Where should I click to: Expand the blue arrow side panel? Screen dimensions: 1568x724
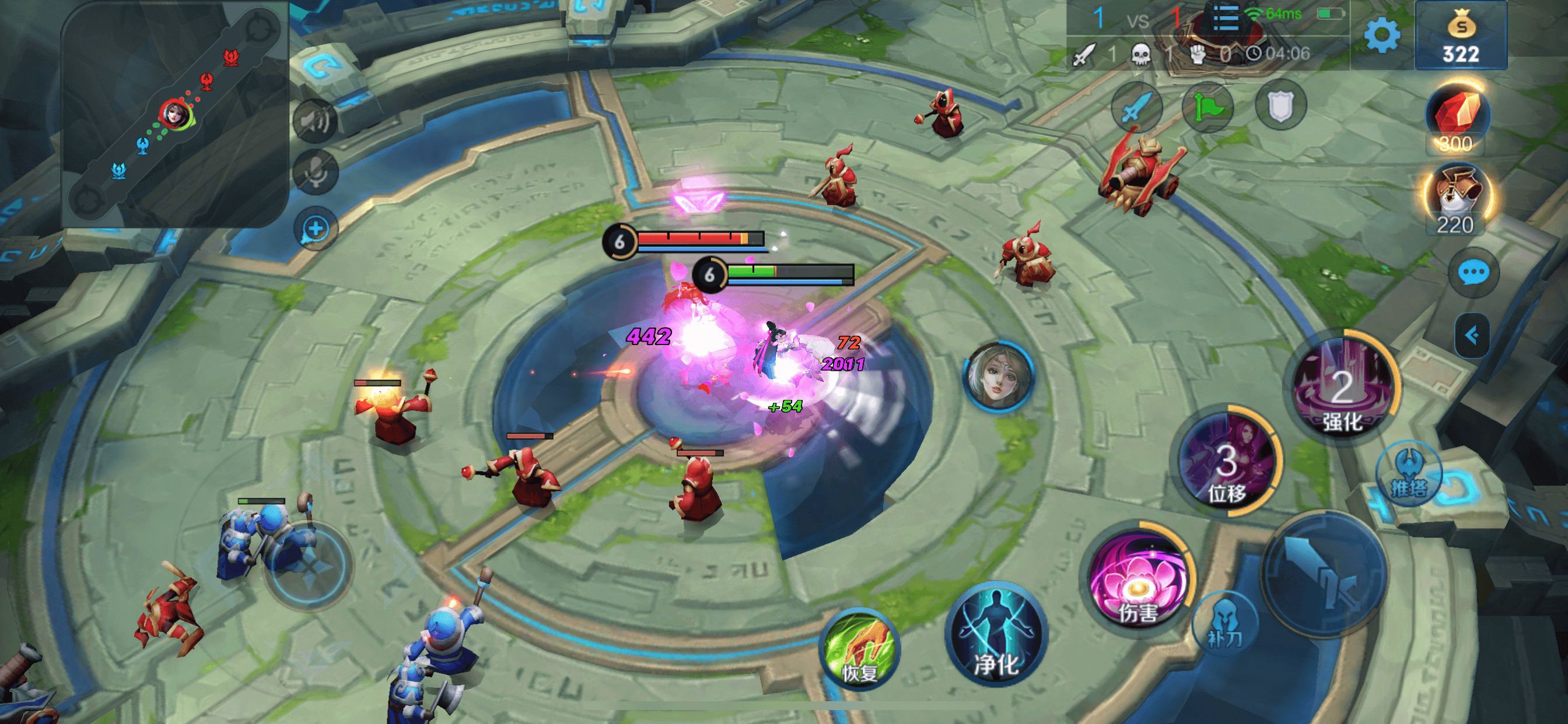[x=1472, y=335]
